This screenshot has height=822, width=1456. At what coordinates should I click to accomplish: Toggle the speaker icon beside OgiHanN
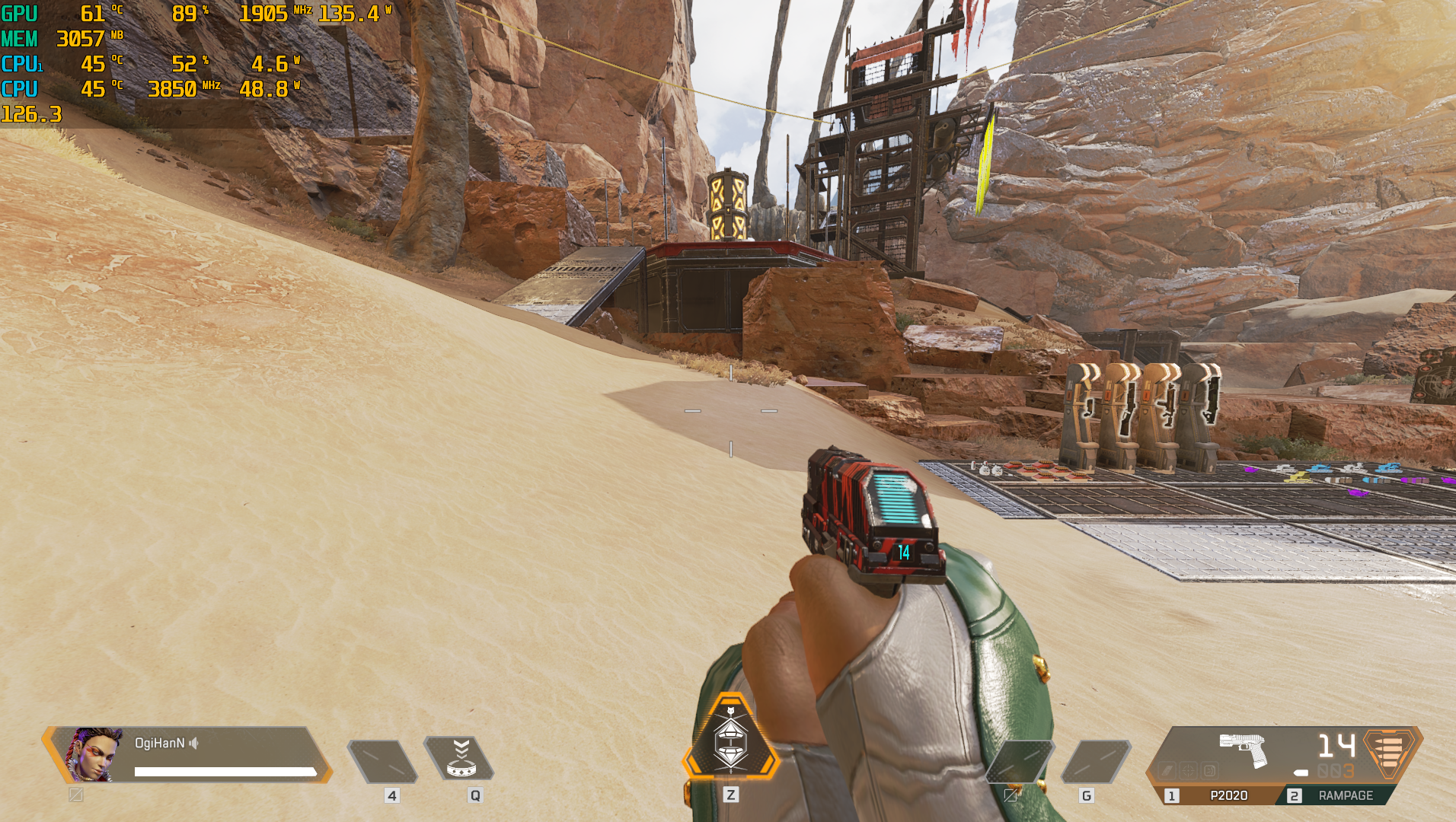[194, 743]
